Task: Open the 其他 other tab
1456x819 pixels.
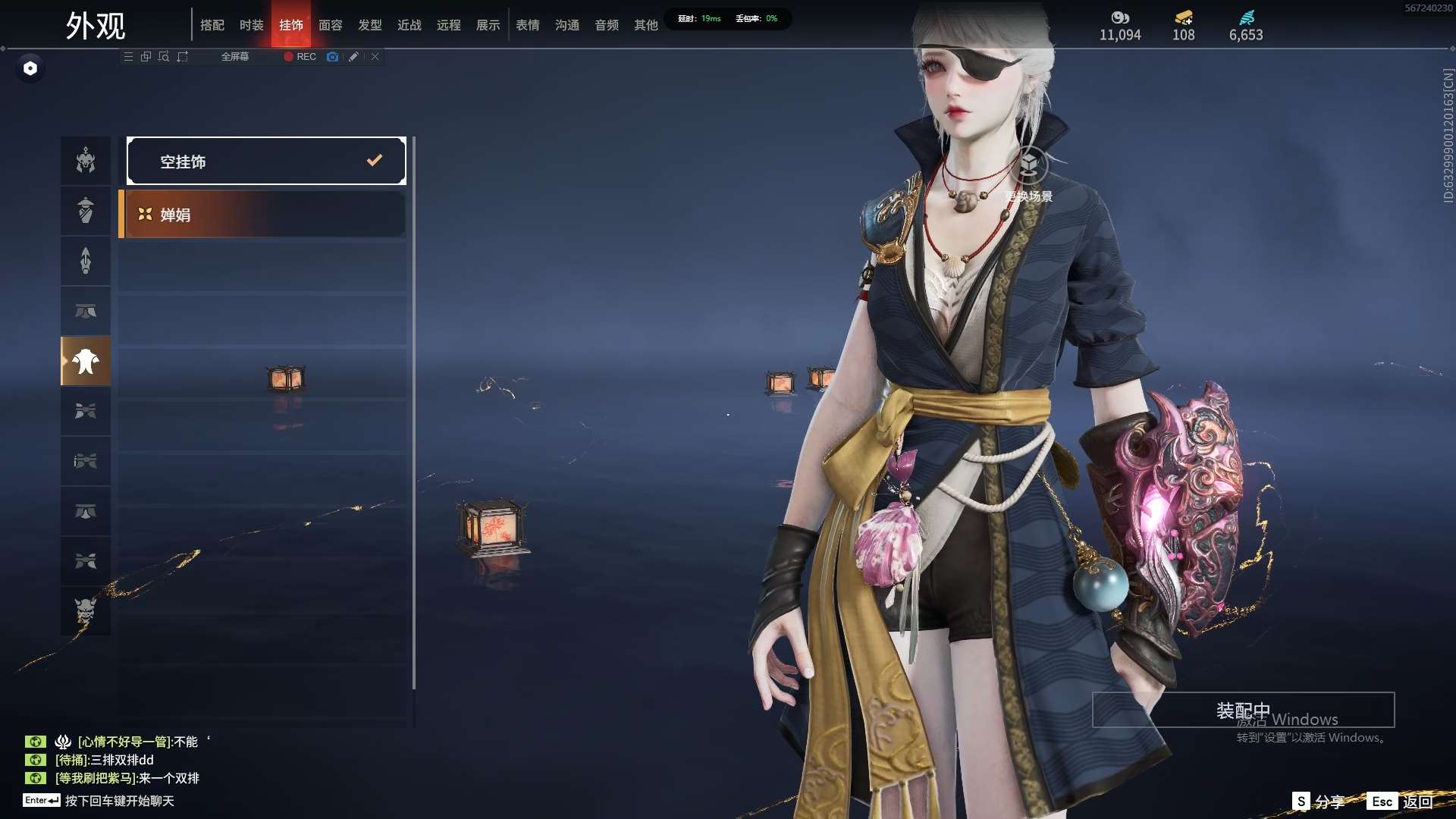Action: (x=646, y=25)
